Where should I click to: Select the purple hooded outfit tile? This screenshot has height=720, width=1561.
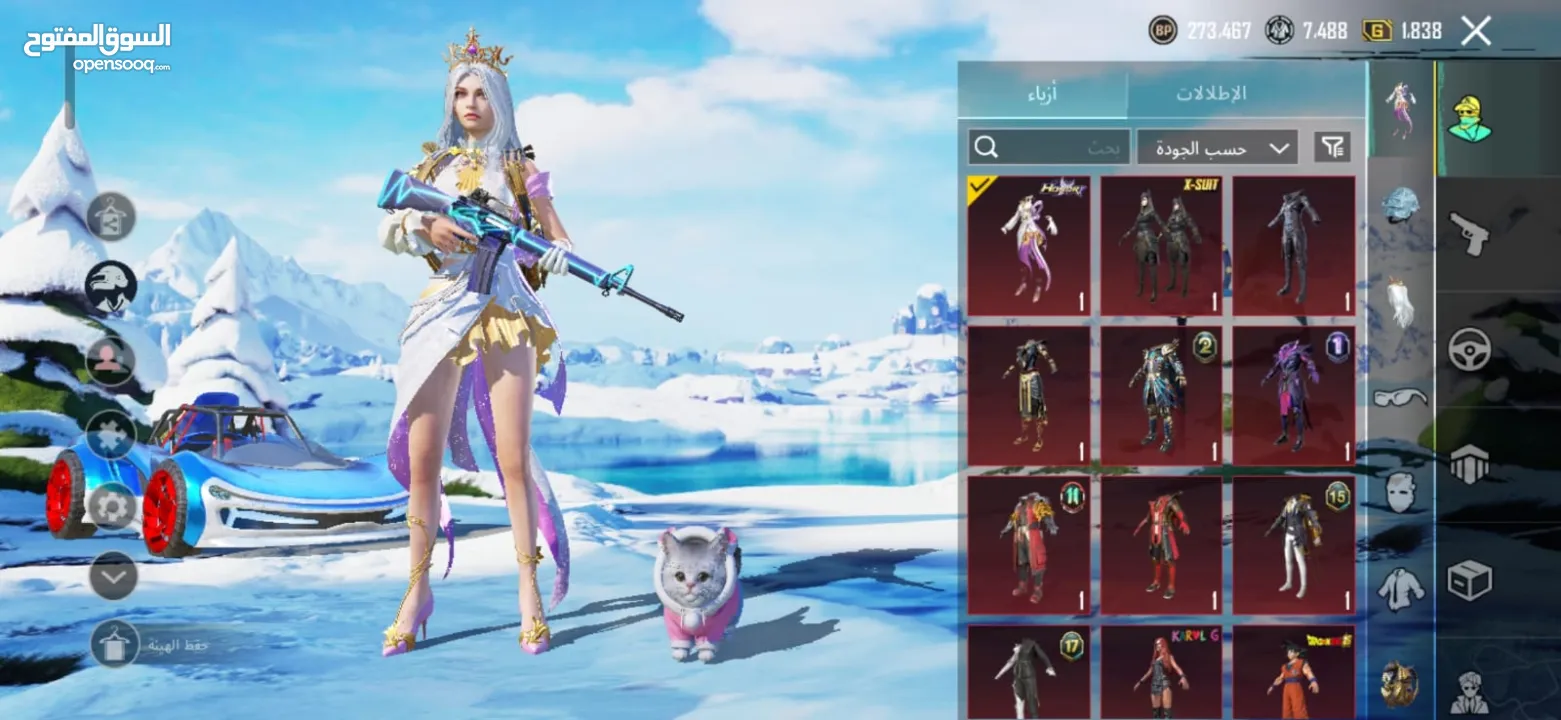1293,396
